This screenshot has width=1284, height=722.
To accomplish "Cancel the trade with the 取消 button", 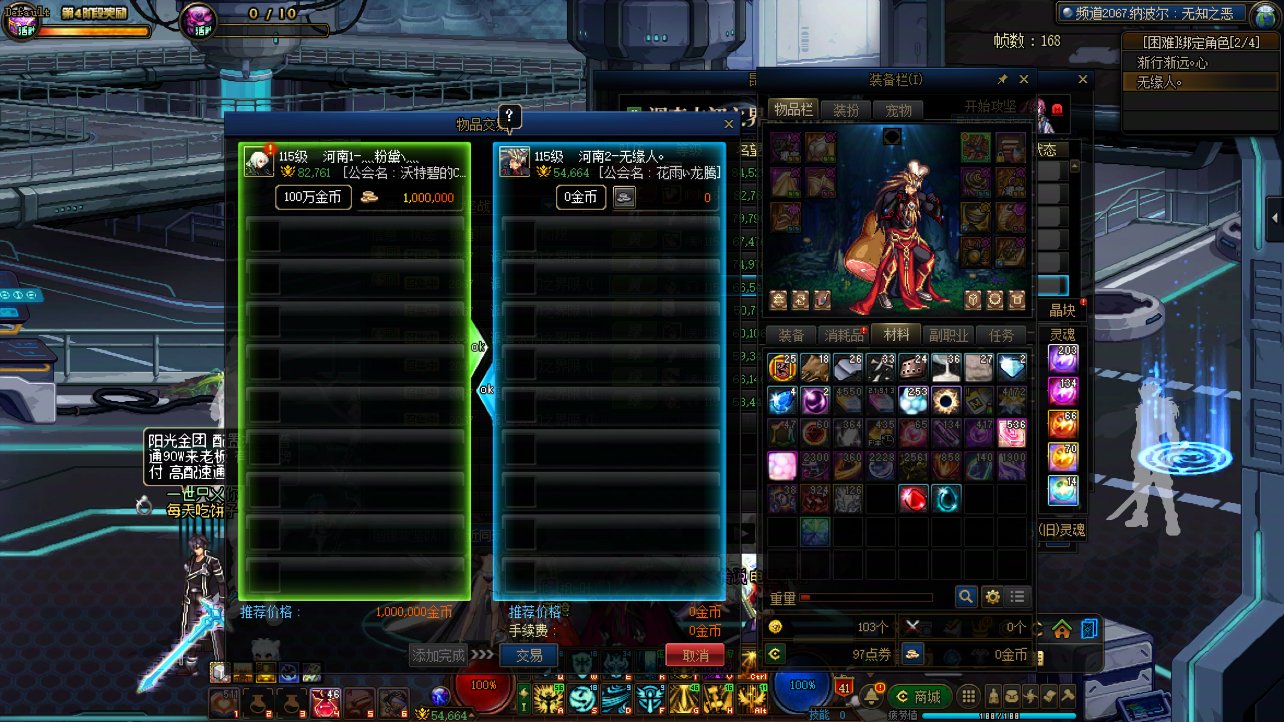I will pos(695,655).
